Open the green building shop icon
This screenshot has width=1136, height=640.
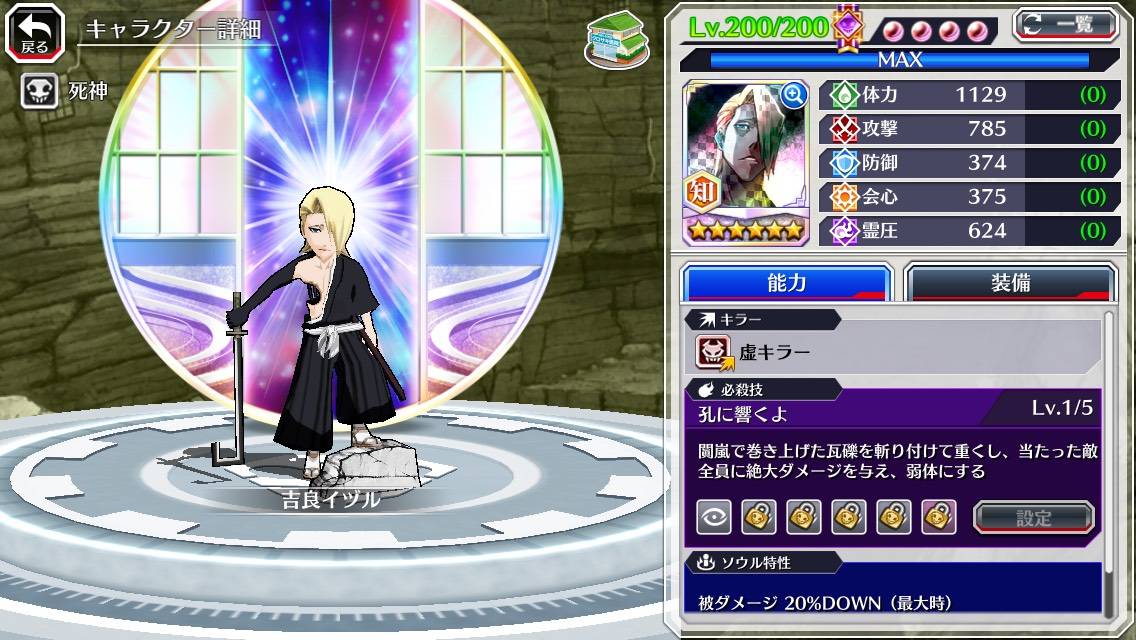point(612,39)
